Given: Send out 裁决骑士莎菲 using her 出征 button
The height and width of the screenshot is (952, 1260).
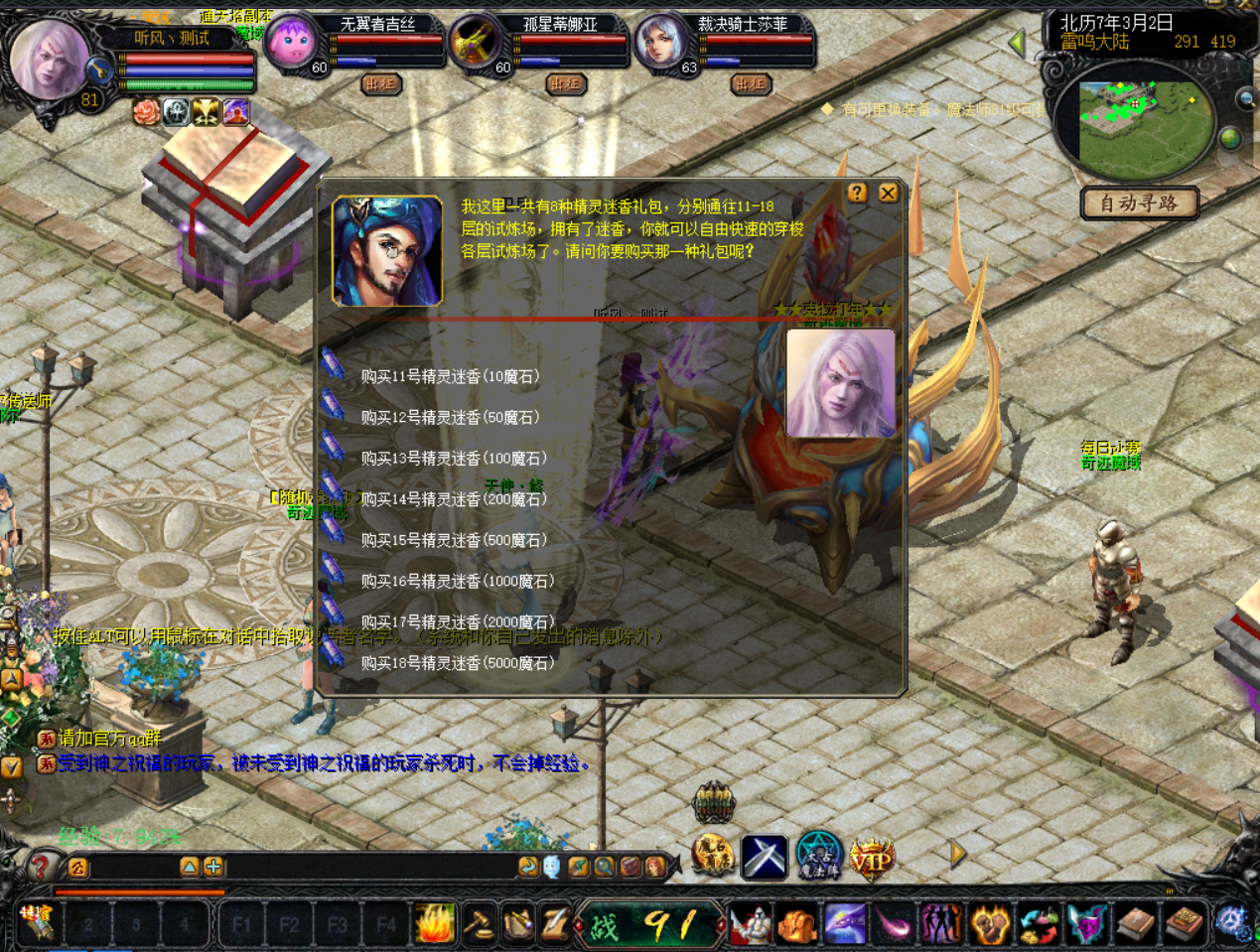Looking at the screenshot, I should [x=750, y=84].
